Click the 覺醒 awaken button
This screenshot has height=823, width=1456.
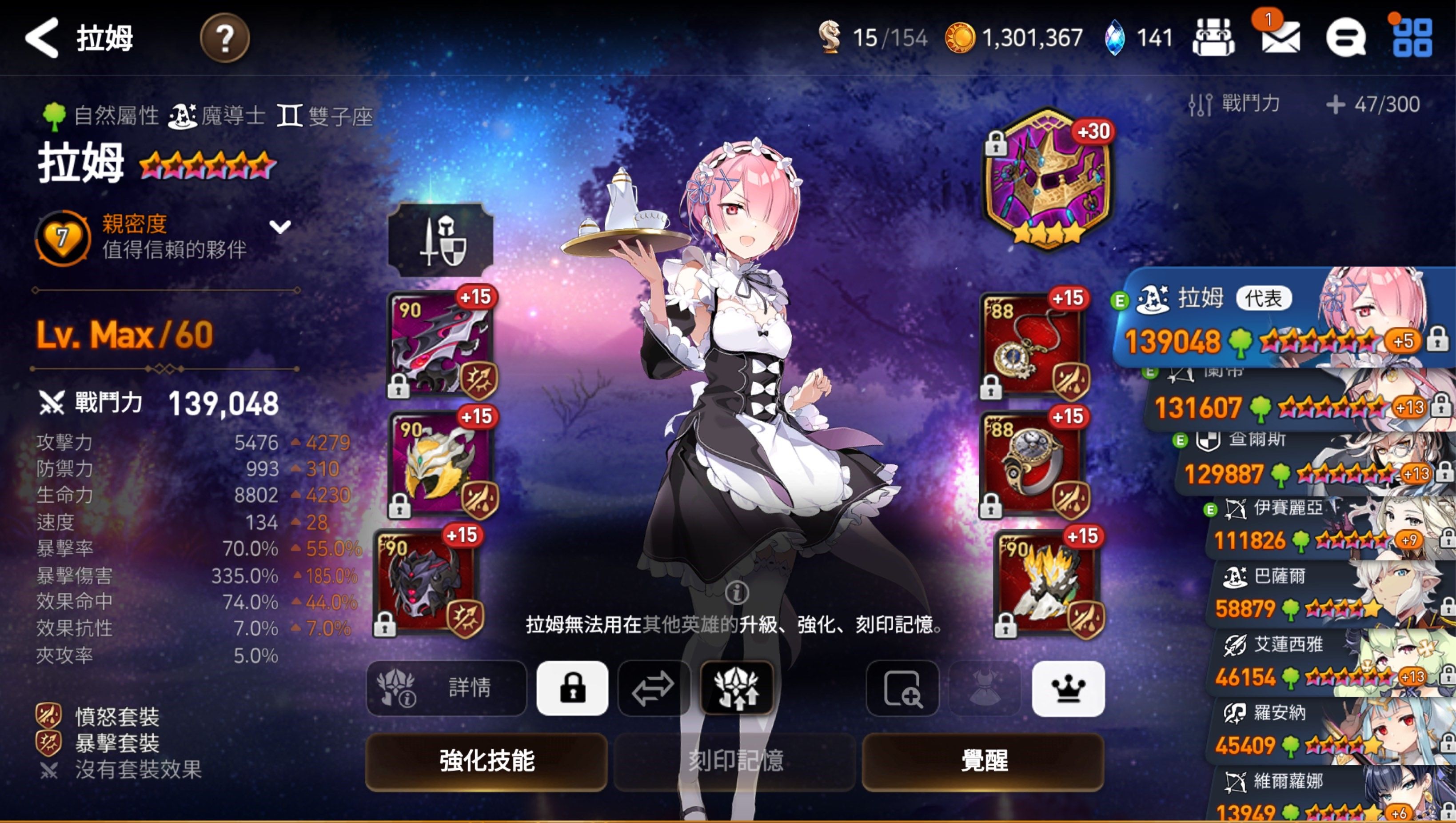[983, 761]
